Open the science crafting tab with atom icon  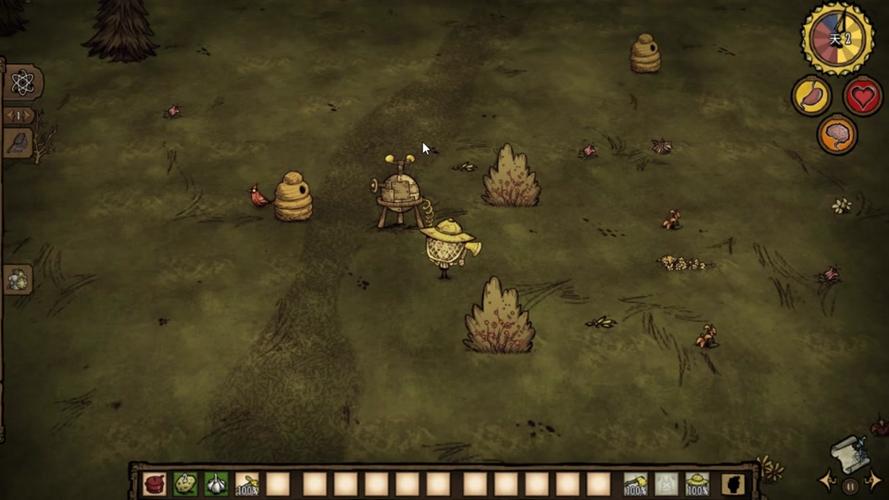22,83
